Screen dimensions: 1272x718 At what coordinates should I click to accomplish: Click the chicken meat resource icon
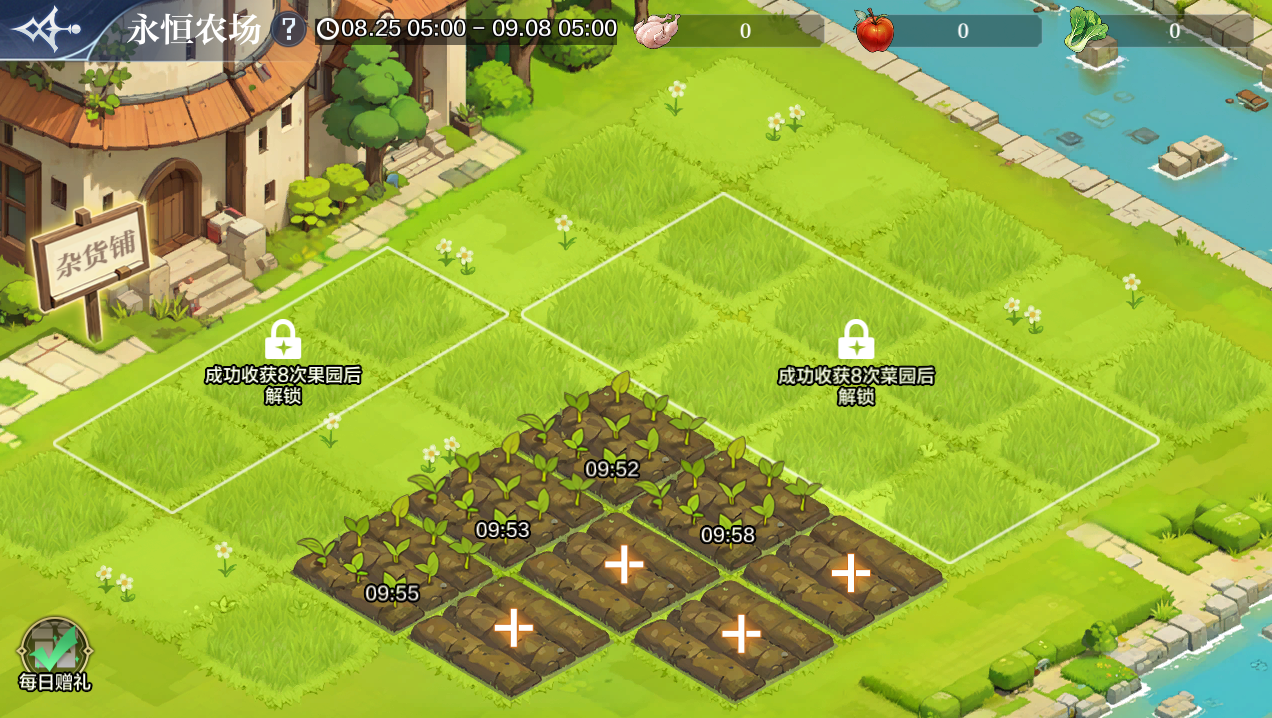point(657,30)
